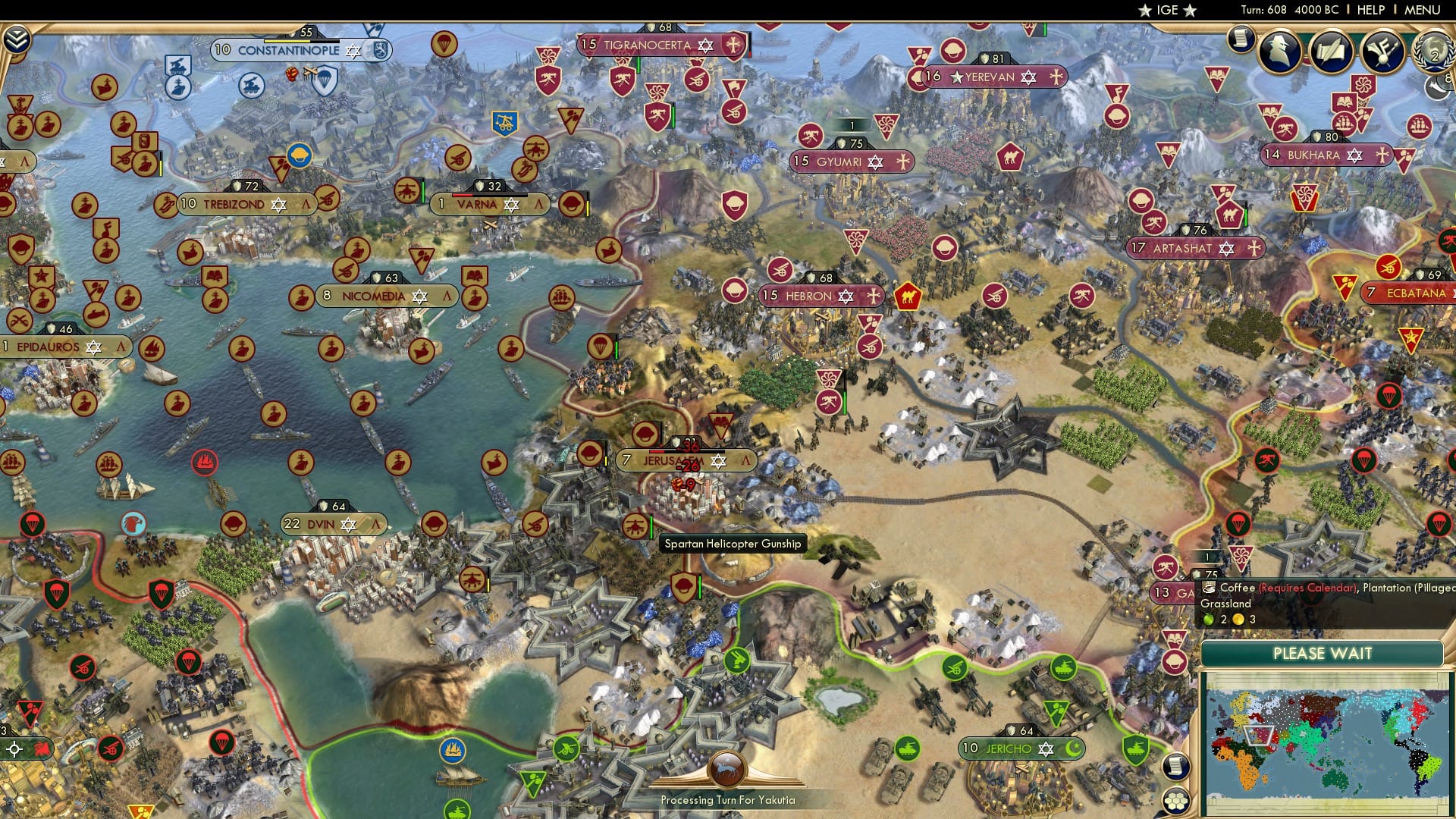Select Varna's city banner
The image size is (1456, 819).
pos(478,204)
